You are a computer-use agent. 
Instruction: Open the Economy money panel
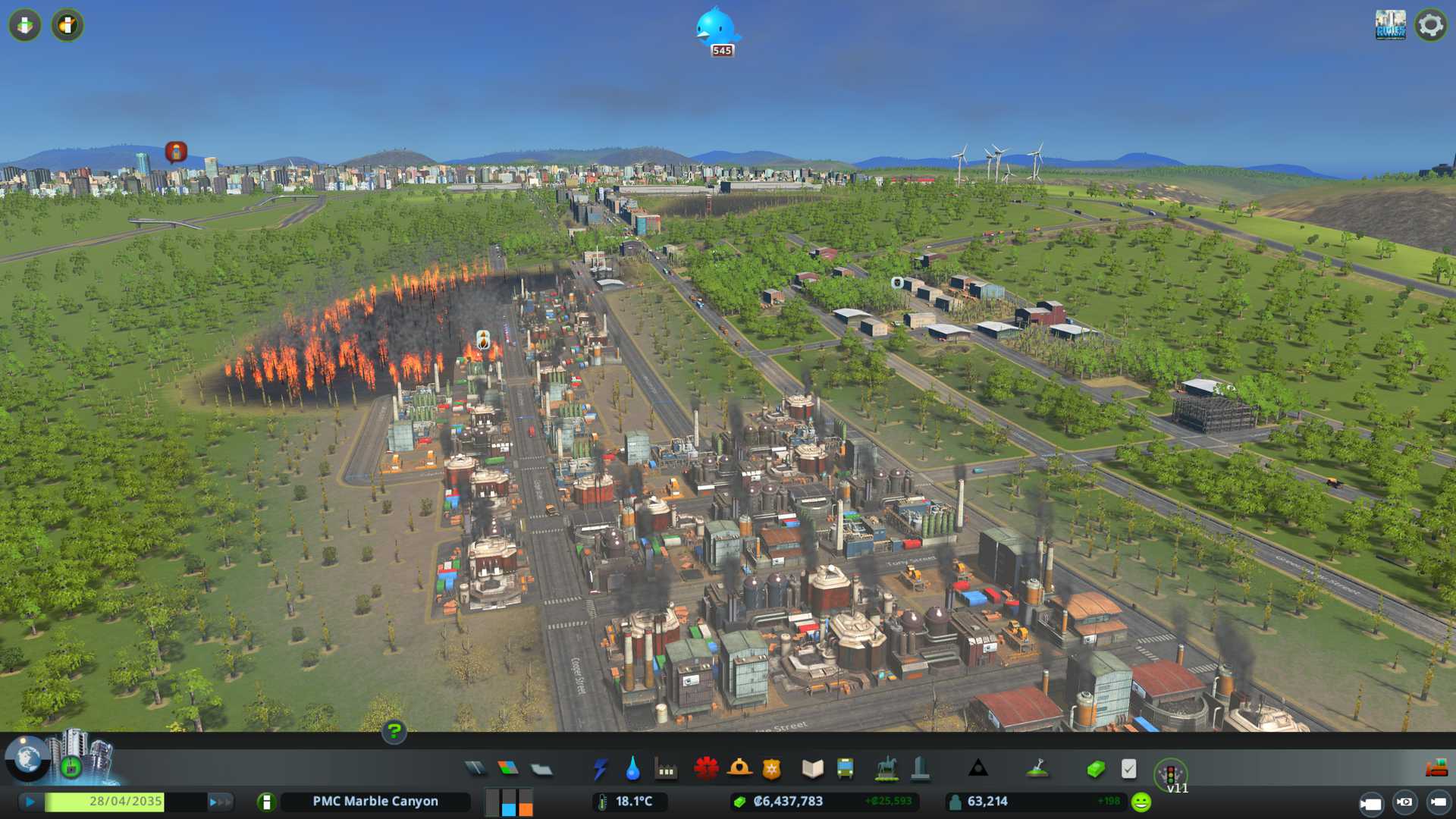pyautogui.click(x=1095, y=769)
